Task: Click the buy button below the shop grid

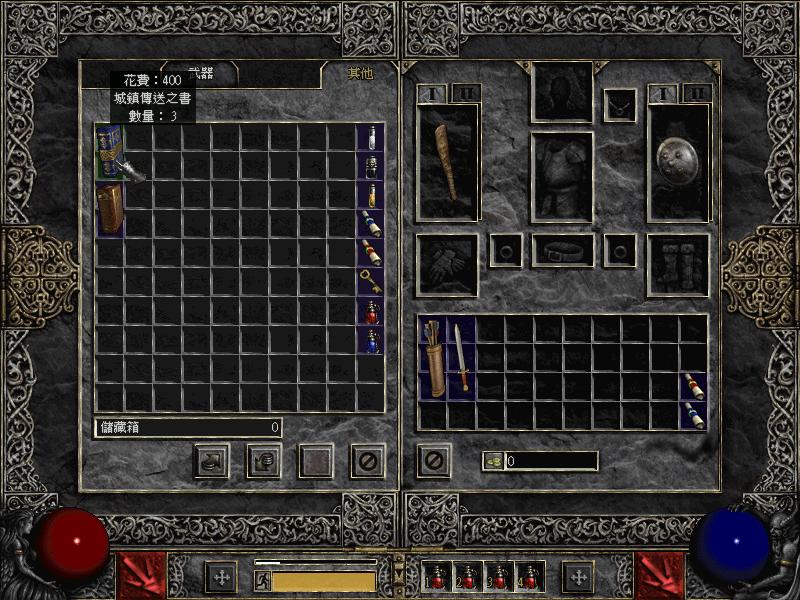Action: coord(211,461)
